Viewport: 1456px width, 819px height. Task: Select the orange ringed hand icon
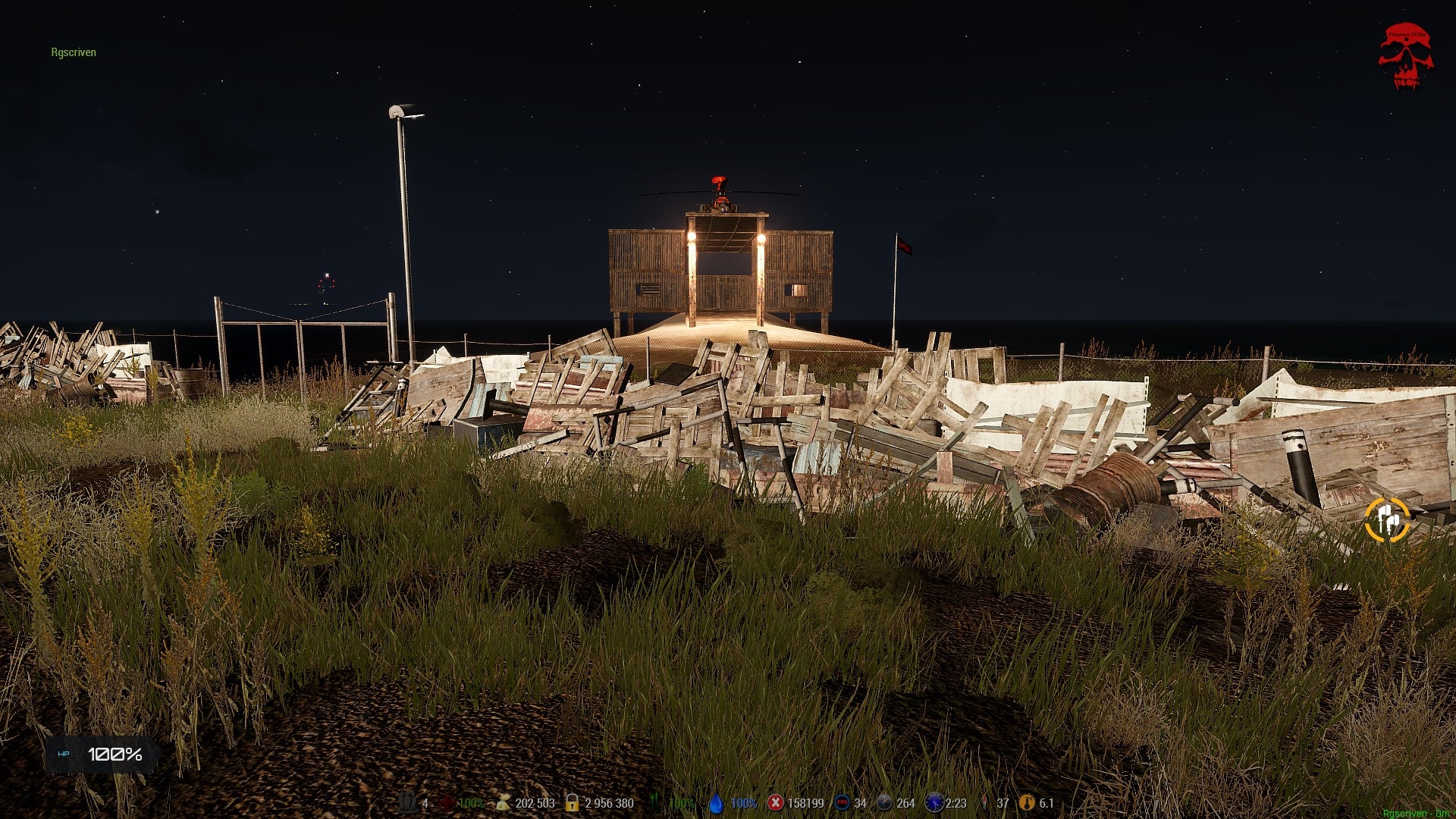tap(1387, 520)
